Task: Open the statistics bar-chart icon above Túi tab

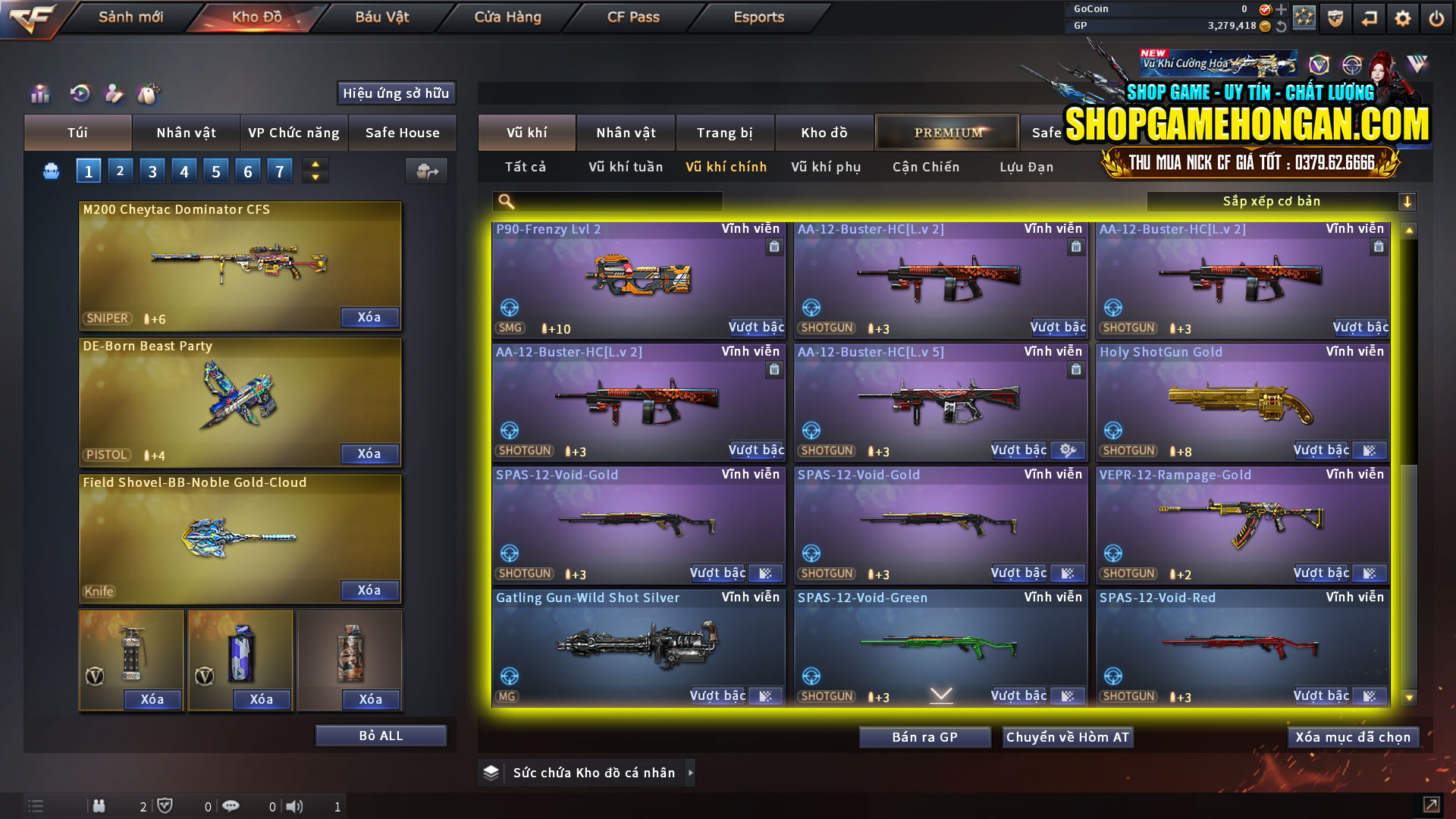Action: (x=39, y=94)
